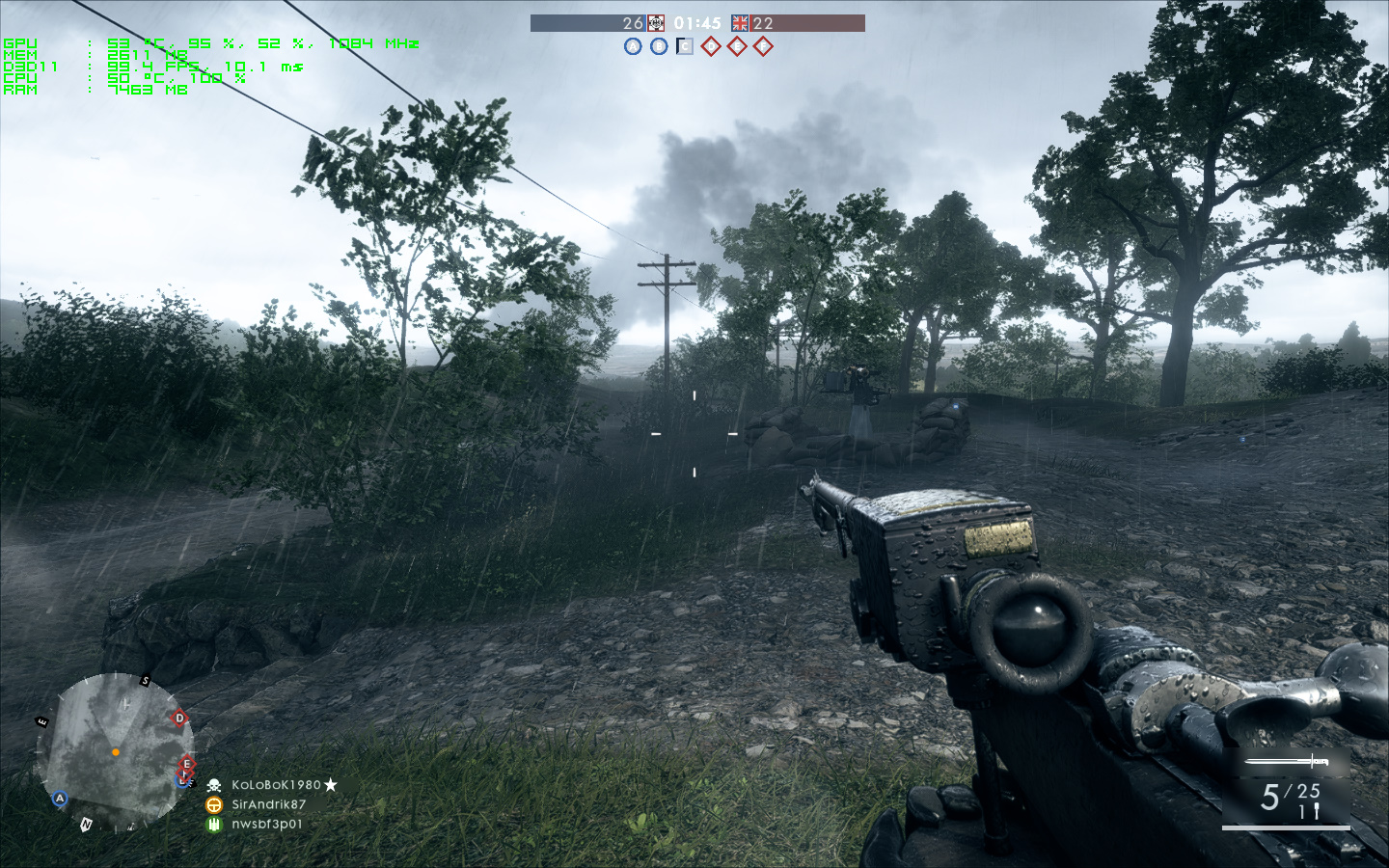This screenshot has width=1389, height=868.
Task: Click the D marker on the minimap
Action: point(178,718)
